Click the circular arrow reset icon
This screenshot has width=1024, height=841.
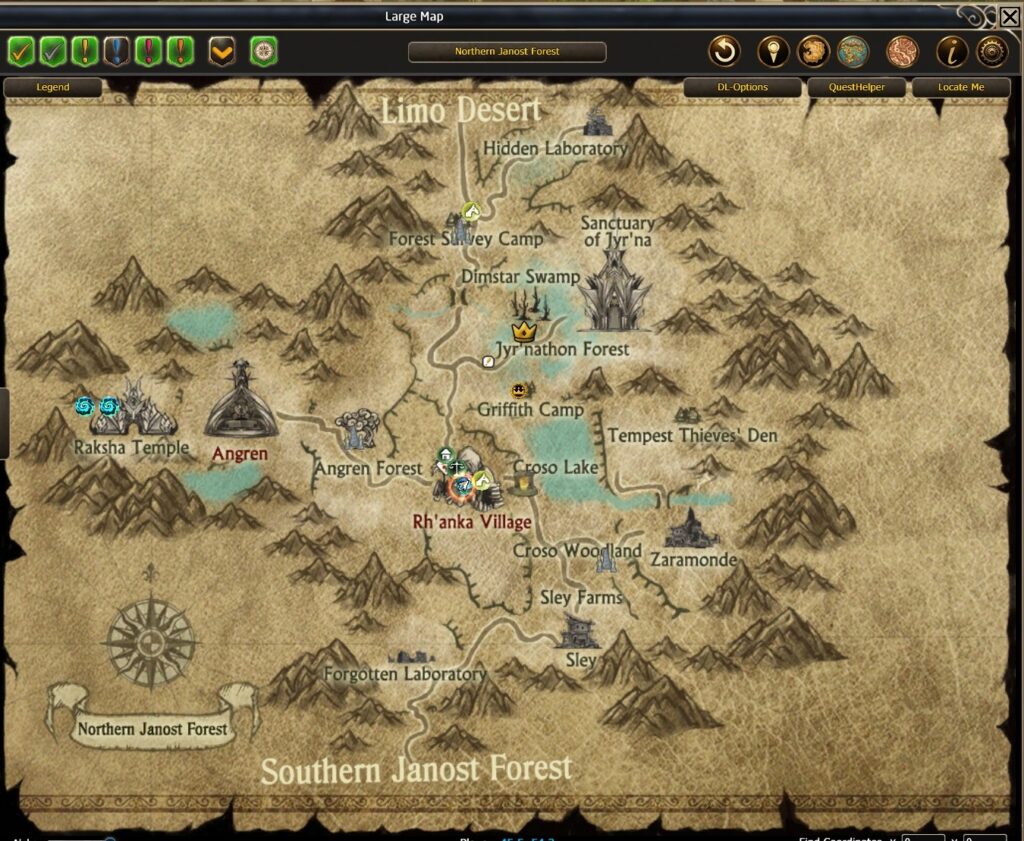point(724,51)
